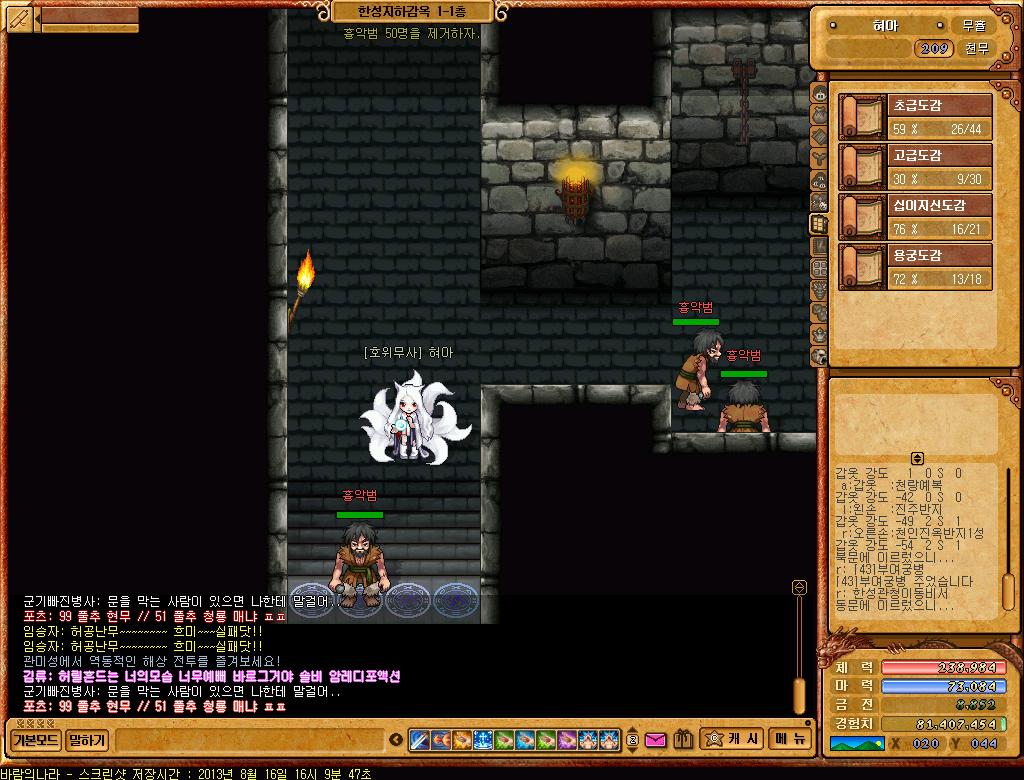The width and height of the screenshot is (1024, 780).
Task: Activate the blue snowflake skill icon
Action: pos(483,741)
